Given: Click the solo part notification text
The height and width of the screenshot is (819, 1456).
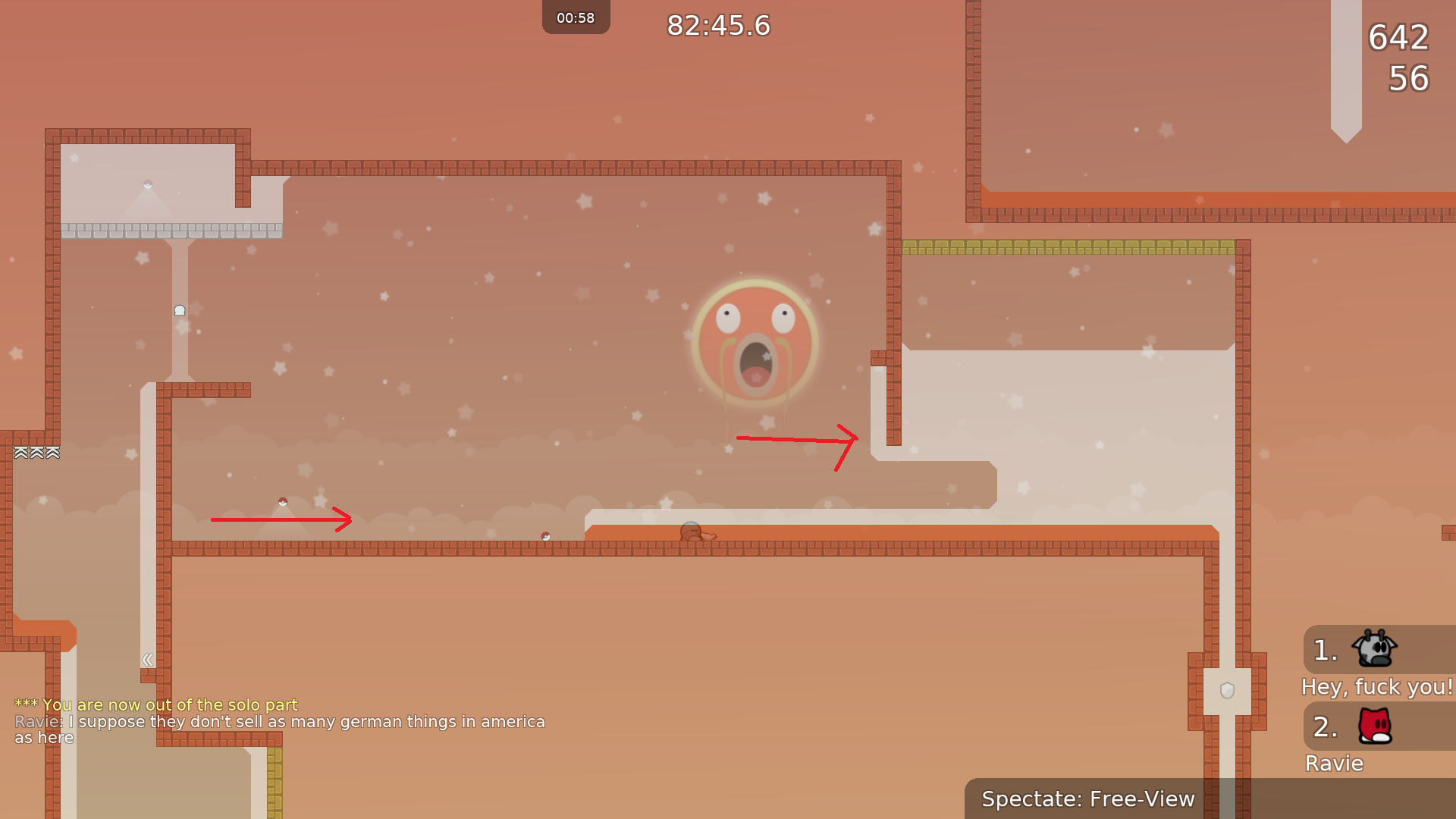Looking at the screenshot, I should pos(155,704).
